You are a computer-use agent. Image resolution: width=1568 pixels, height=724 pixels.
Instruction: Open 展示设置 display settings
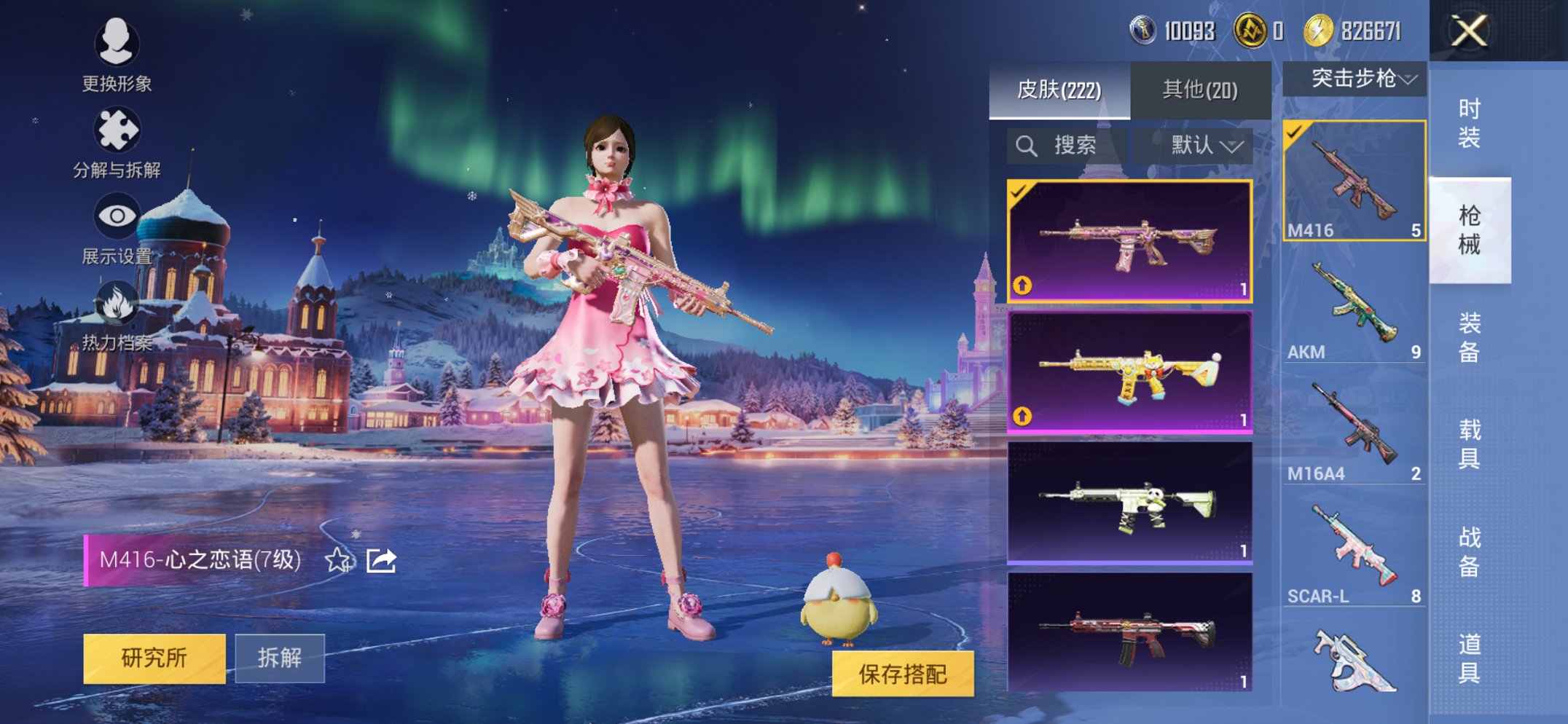[x=117, y=215]
